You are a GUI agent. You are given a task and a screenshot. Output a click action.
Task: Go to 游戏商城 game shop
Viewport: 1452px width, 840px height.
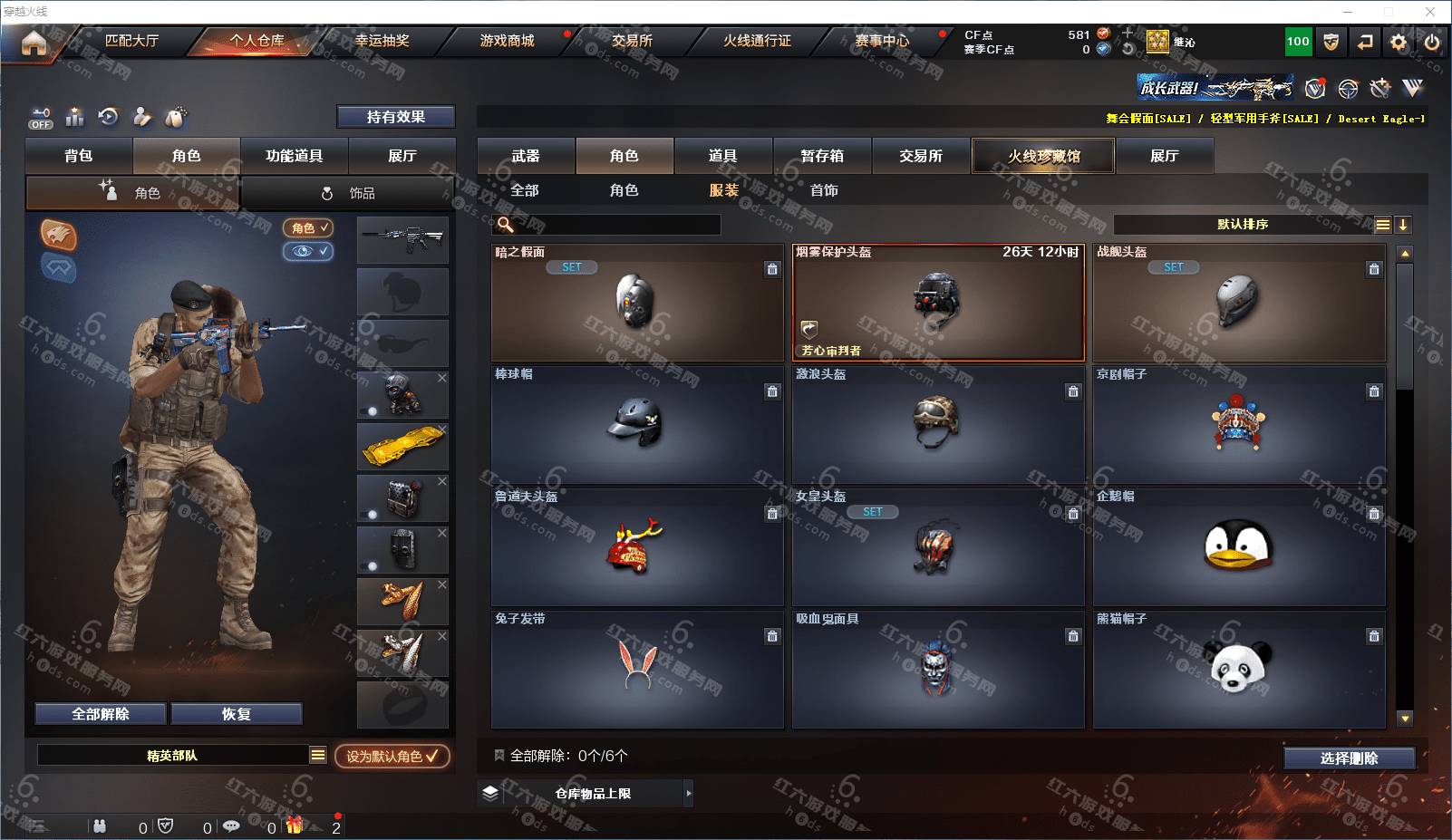(x=507, y=41)
